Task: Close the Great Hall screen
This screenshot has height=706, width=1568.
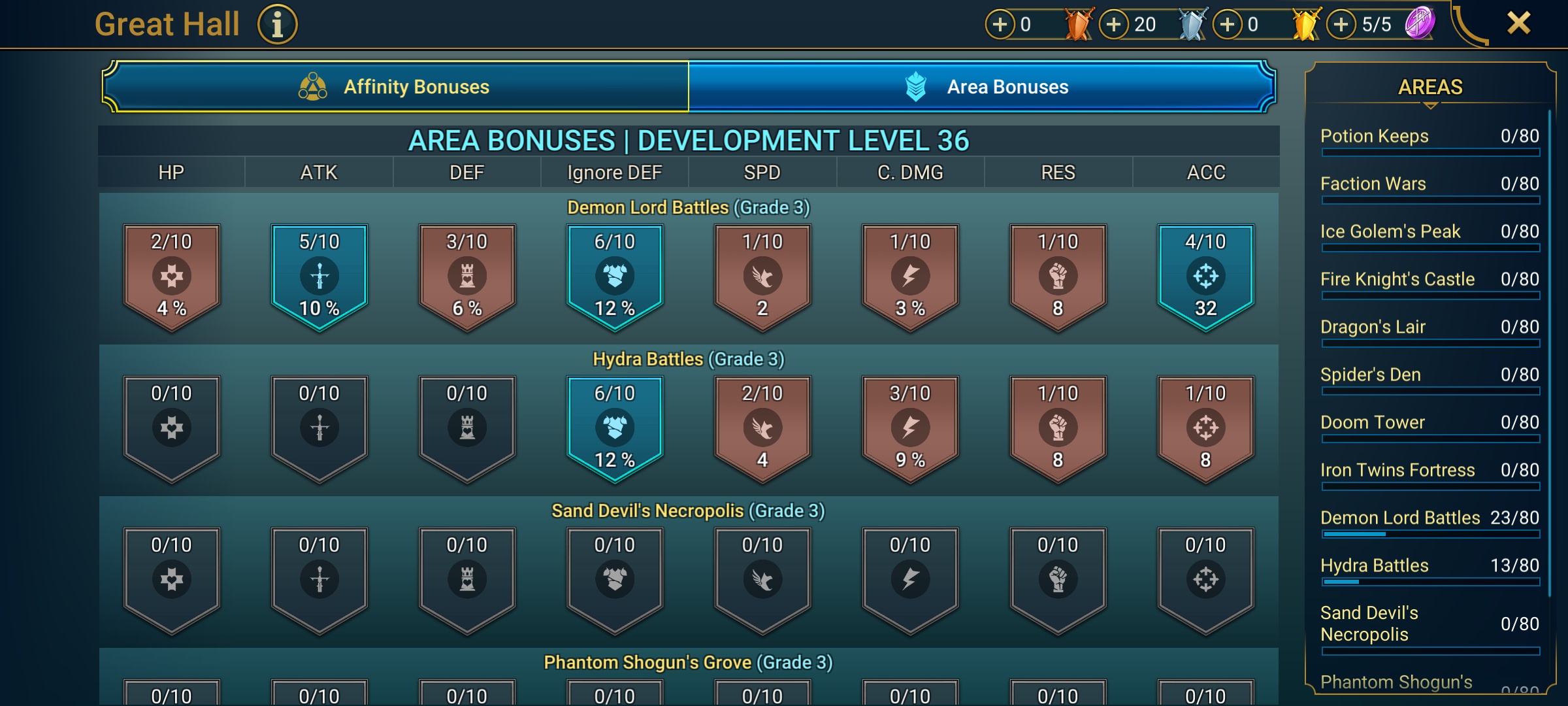Action: [x=1518, y=24]
